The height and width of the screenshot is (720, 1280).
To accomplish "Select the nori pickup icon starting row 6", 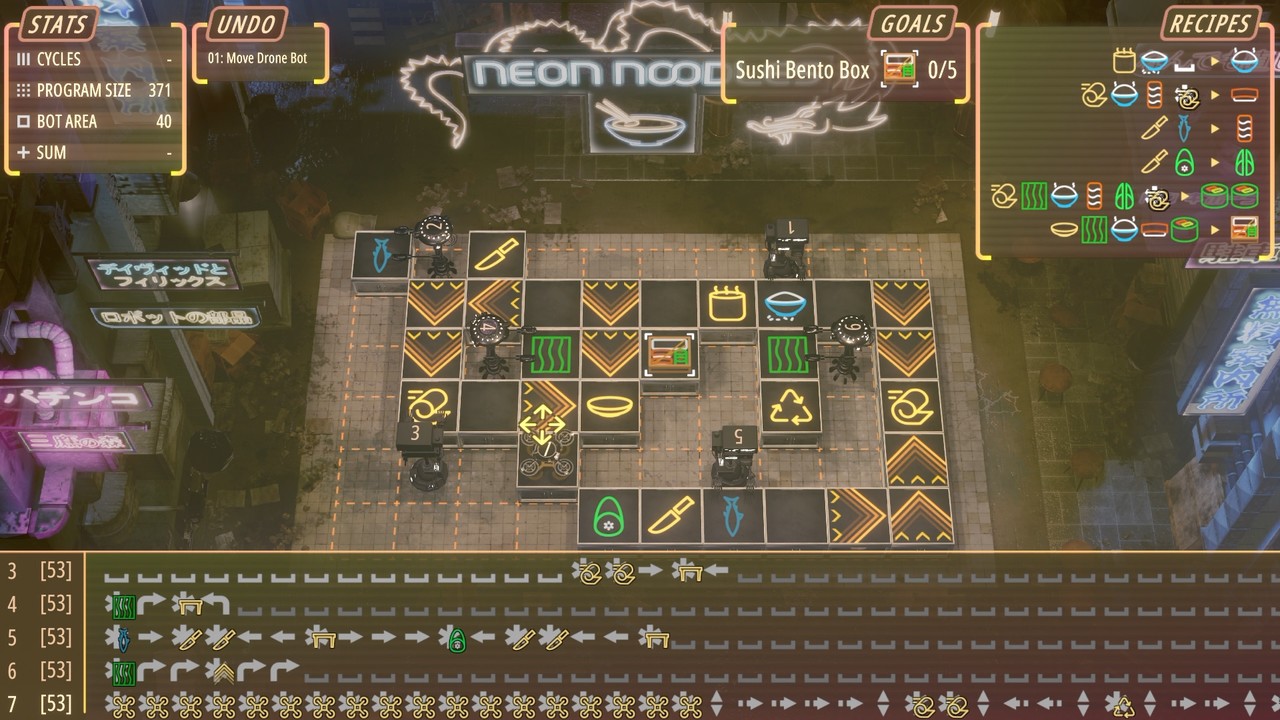I will 124,671.
